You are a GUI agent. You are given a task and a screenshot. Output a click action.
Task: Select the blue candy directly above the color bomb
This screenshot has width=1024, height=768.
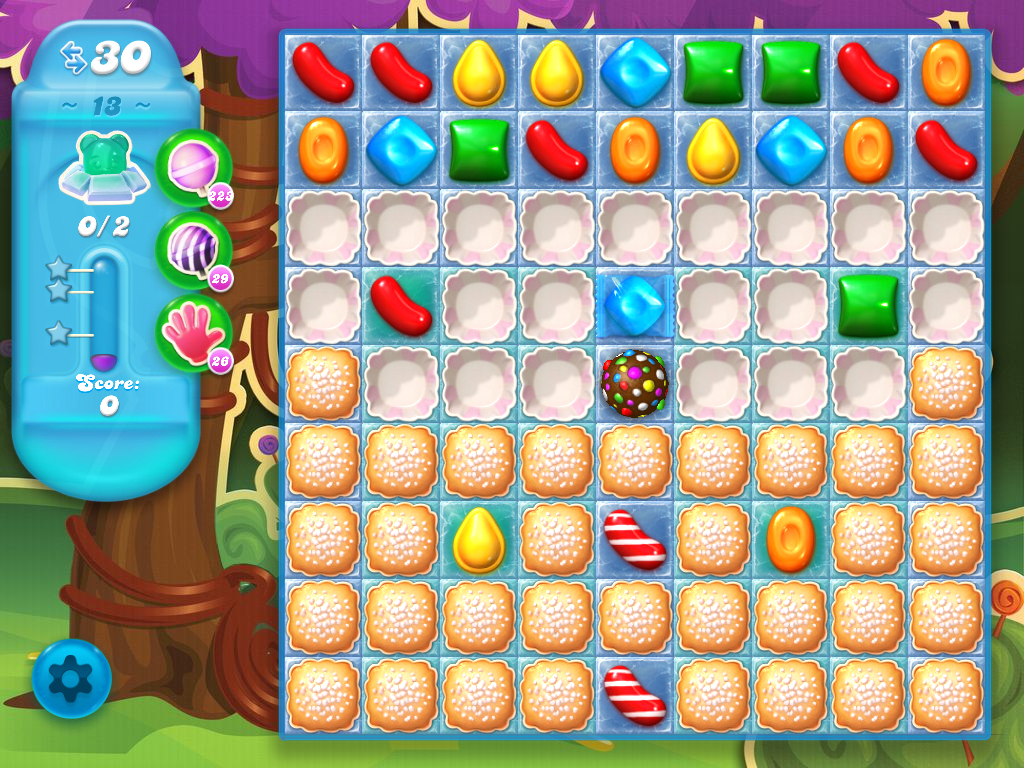(634, 305)
